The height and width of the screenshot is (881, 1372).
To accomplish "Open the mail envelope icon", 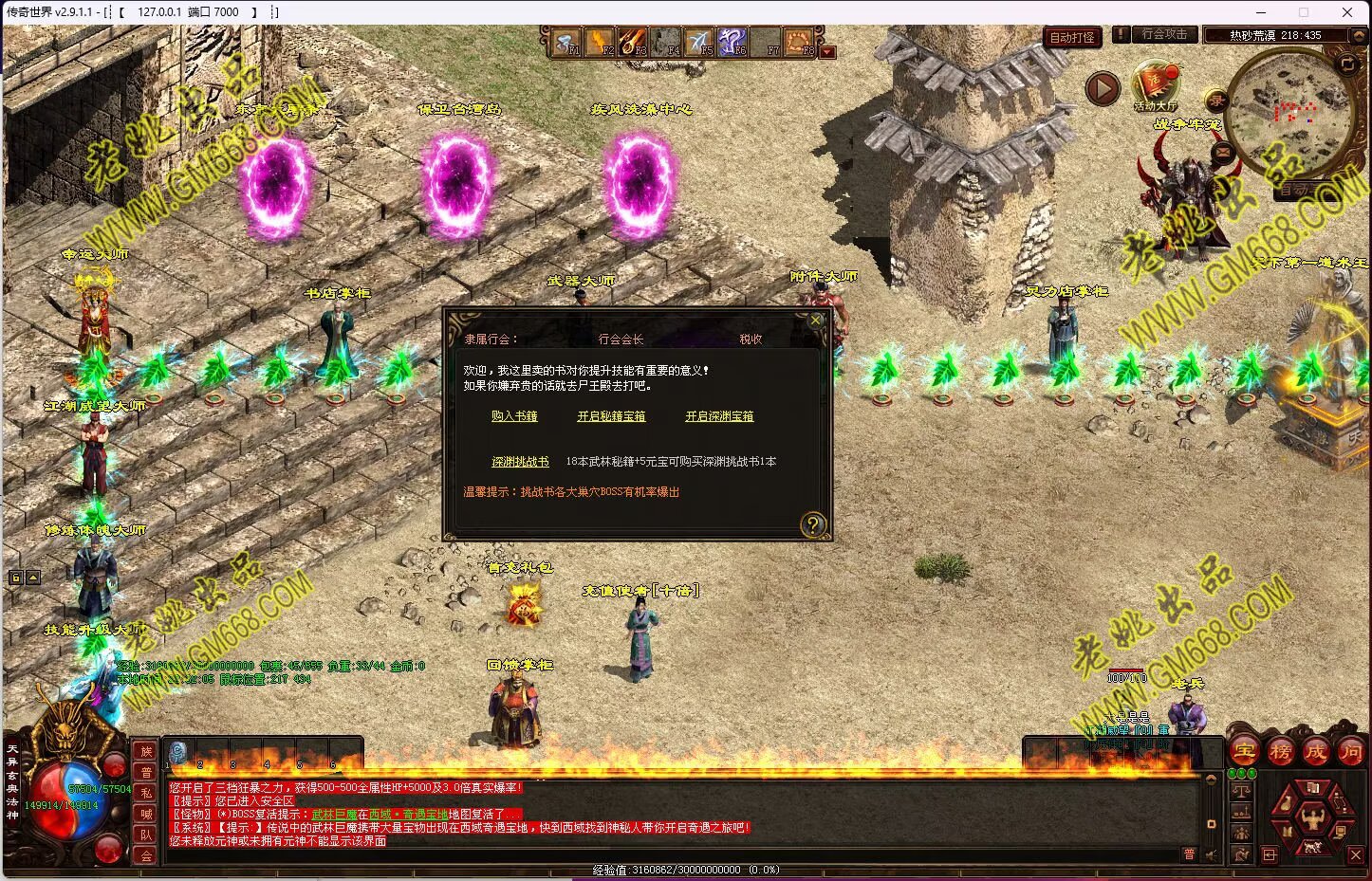I will pos(1222,150).
